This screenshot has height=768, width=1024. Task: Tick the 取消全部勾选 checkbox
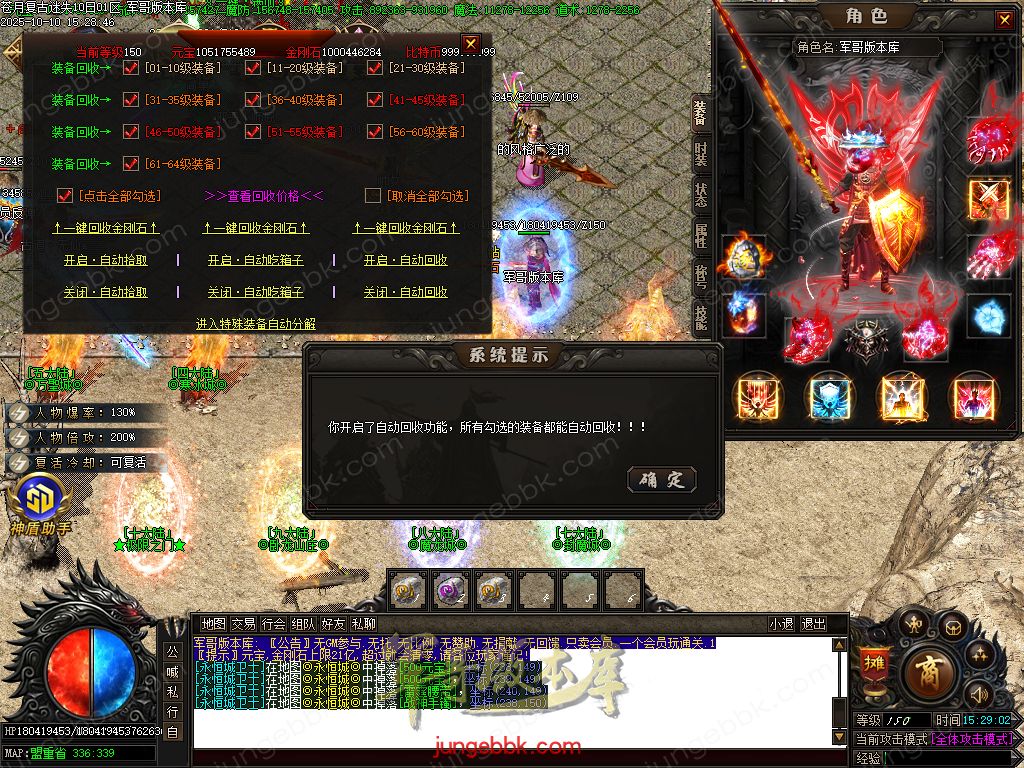(373, 196)
